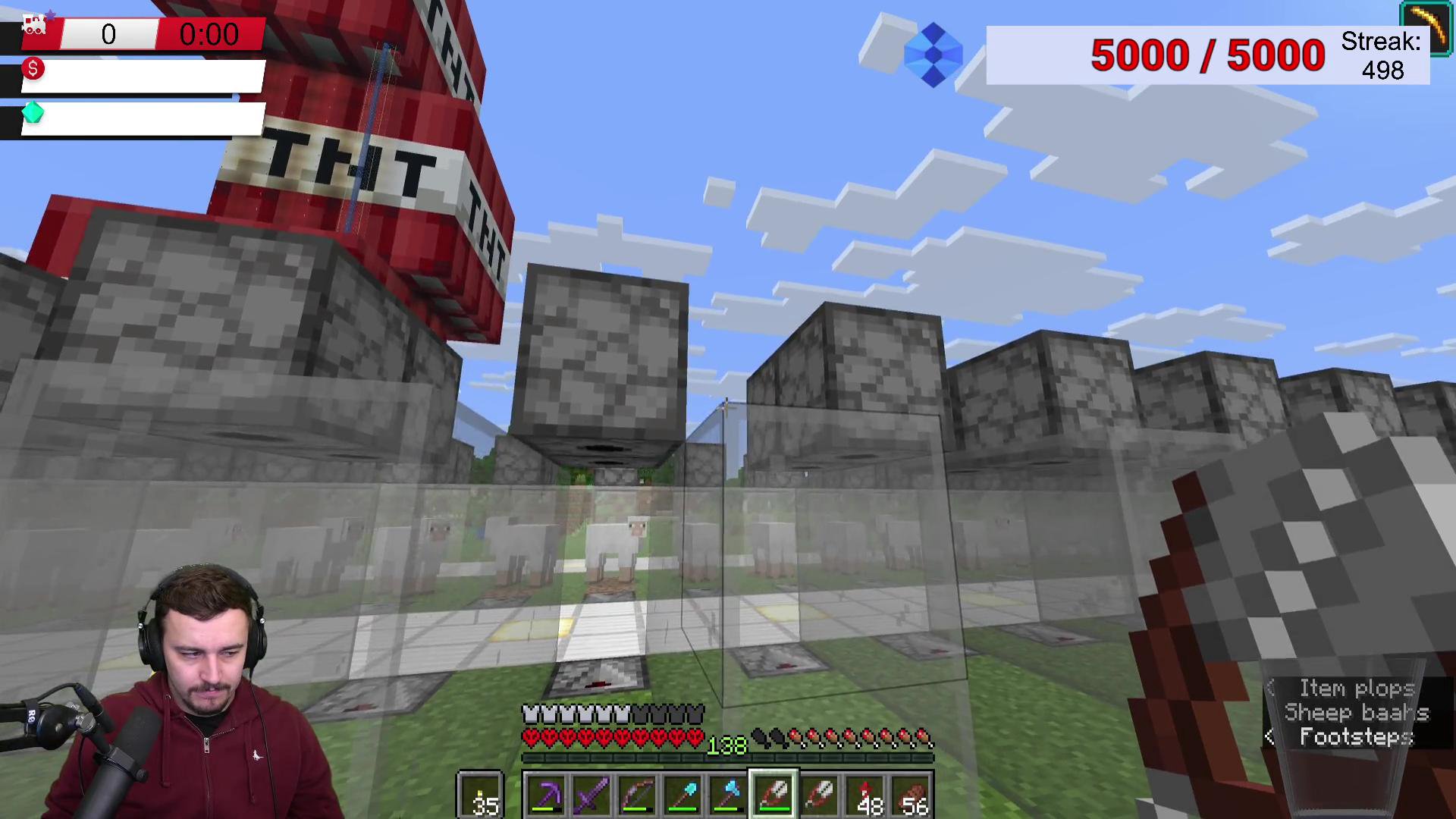The height and width of the screenshot is (819, 1456).
Task: Select the enchanted pickaxe hotbar slot
Action: 546,795
